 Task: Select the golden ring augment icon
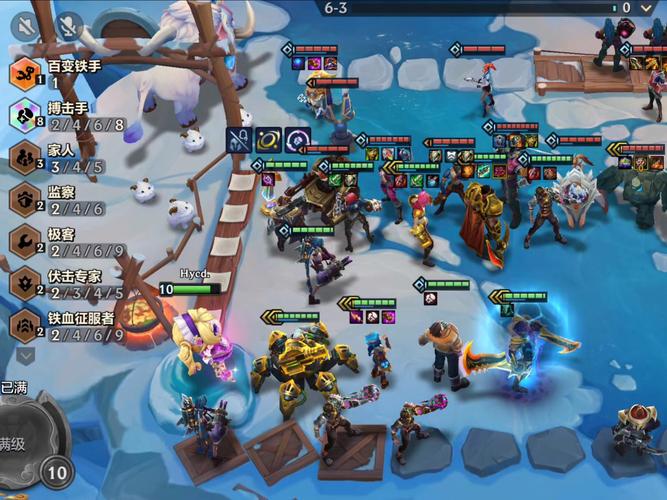click(268, 141)
